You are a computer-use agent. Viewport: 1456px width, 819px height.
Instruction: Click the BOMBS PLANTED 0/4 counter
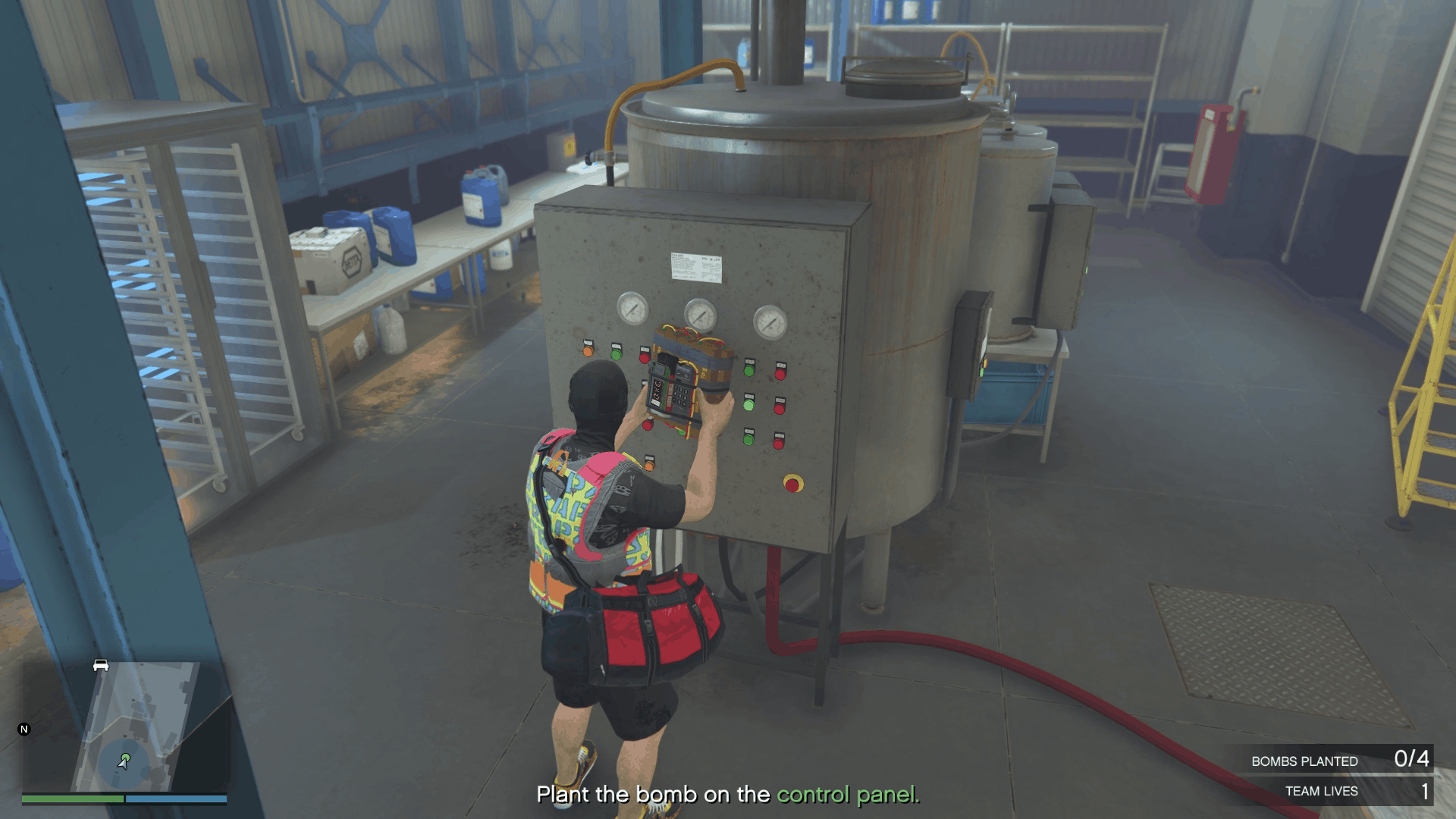coord(1342,761)
